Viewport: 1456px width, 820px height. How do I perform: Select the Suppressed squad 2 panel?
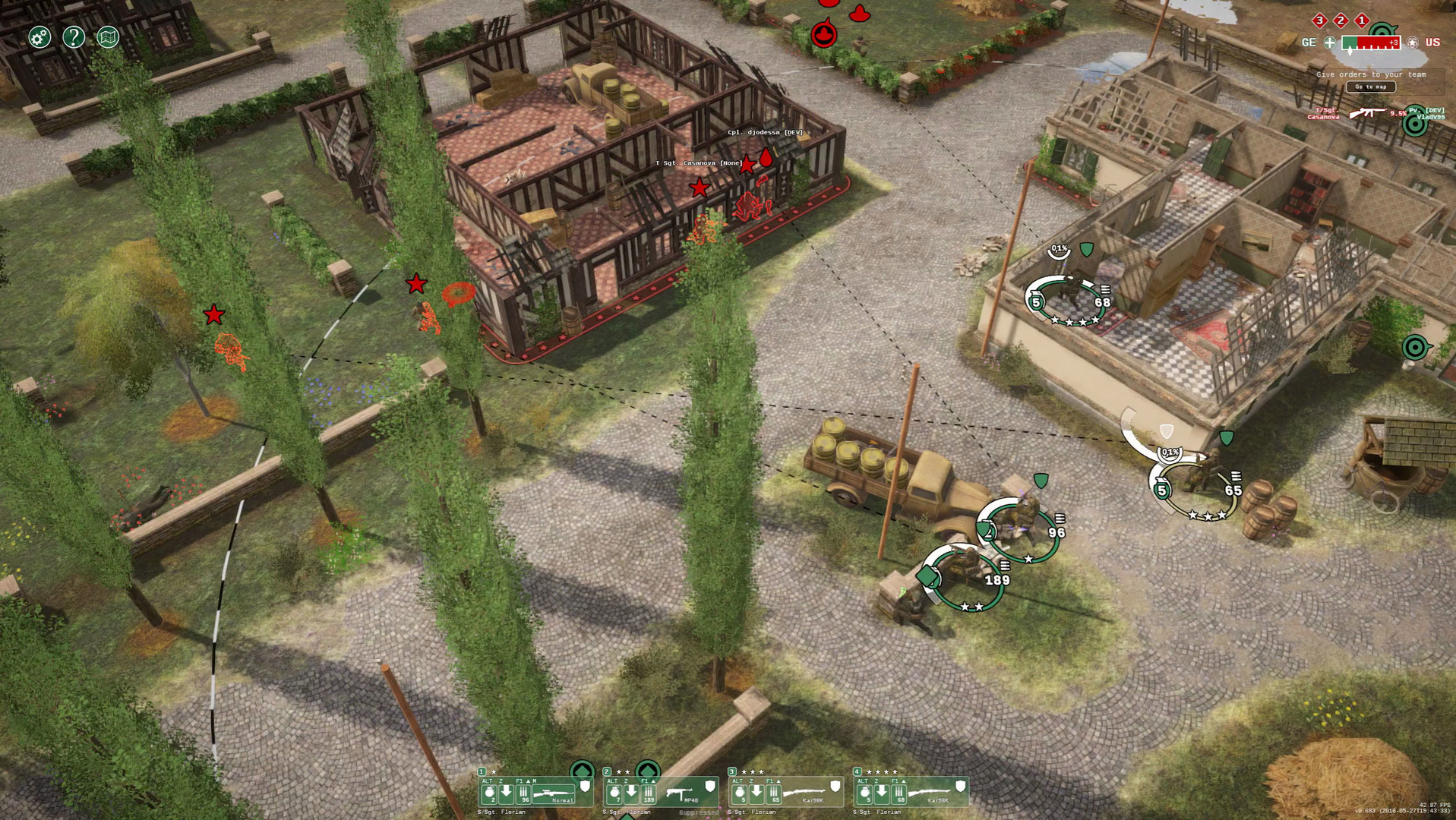click(x=699, y=812)
